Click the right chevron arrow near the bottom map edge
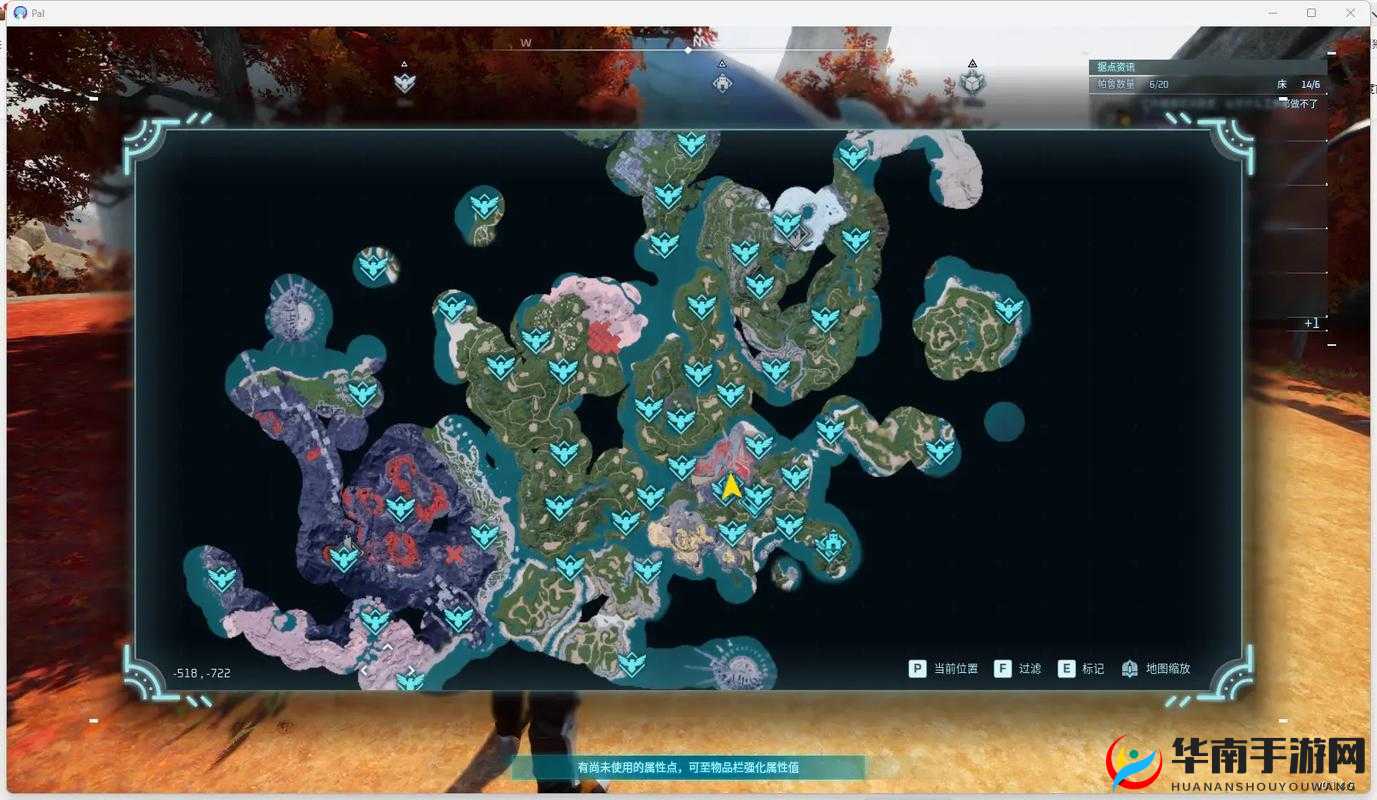The image size is (1377, 800). pyautogui.click(x=411, y=670)
